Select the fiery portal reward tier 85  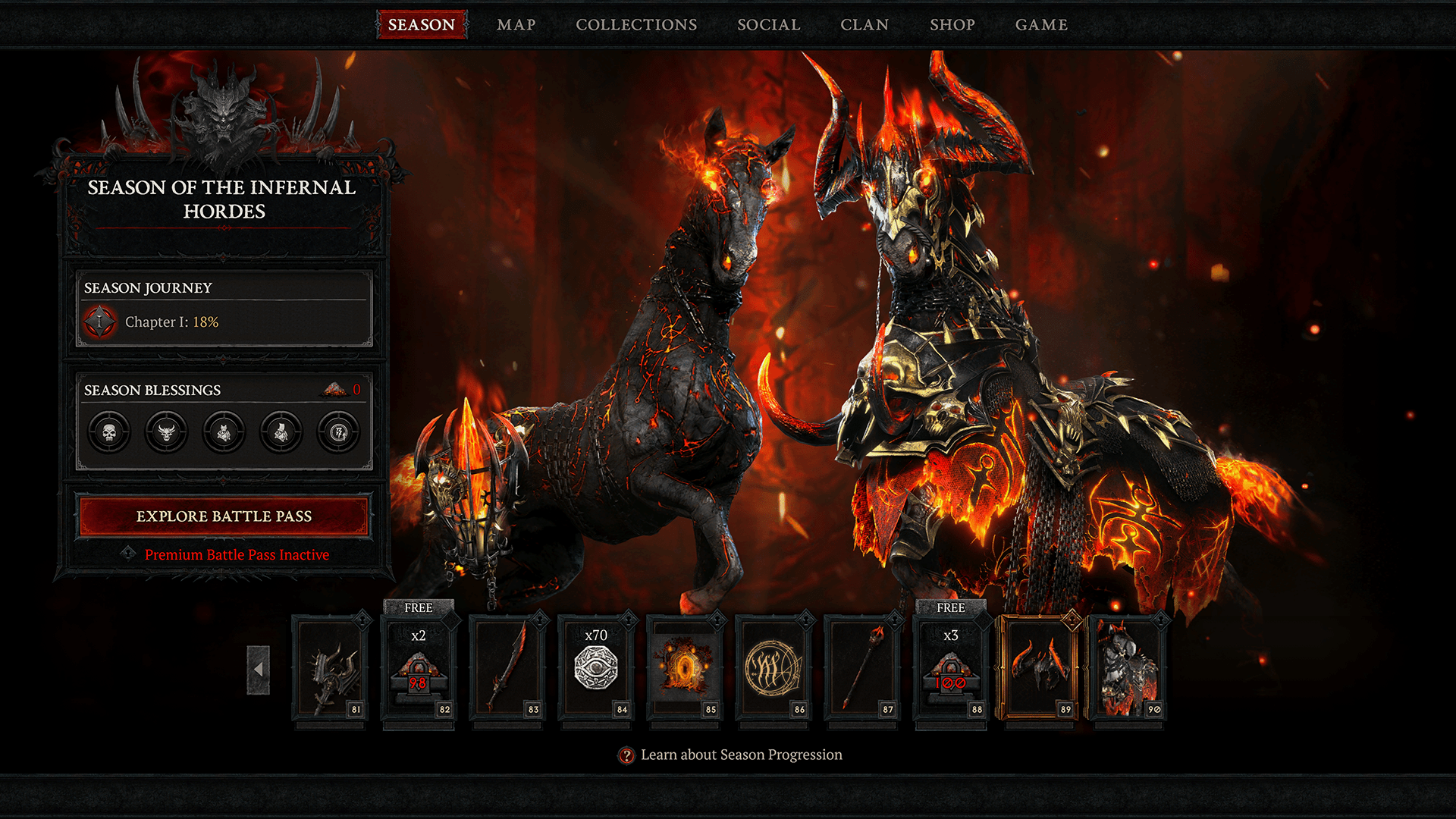tap(685, 669)
